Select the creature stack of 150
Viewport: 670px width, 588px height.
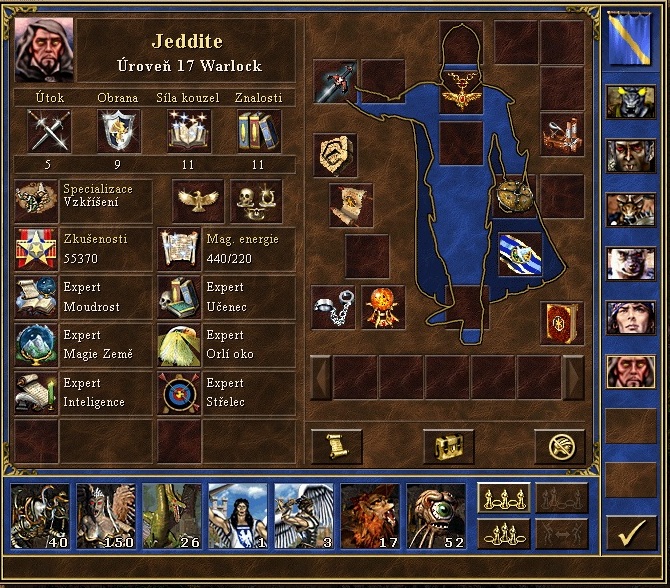pos(107,516)
